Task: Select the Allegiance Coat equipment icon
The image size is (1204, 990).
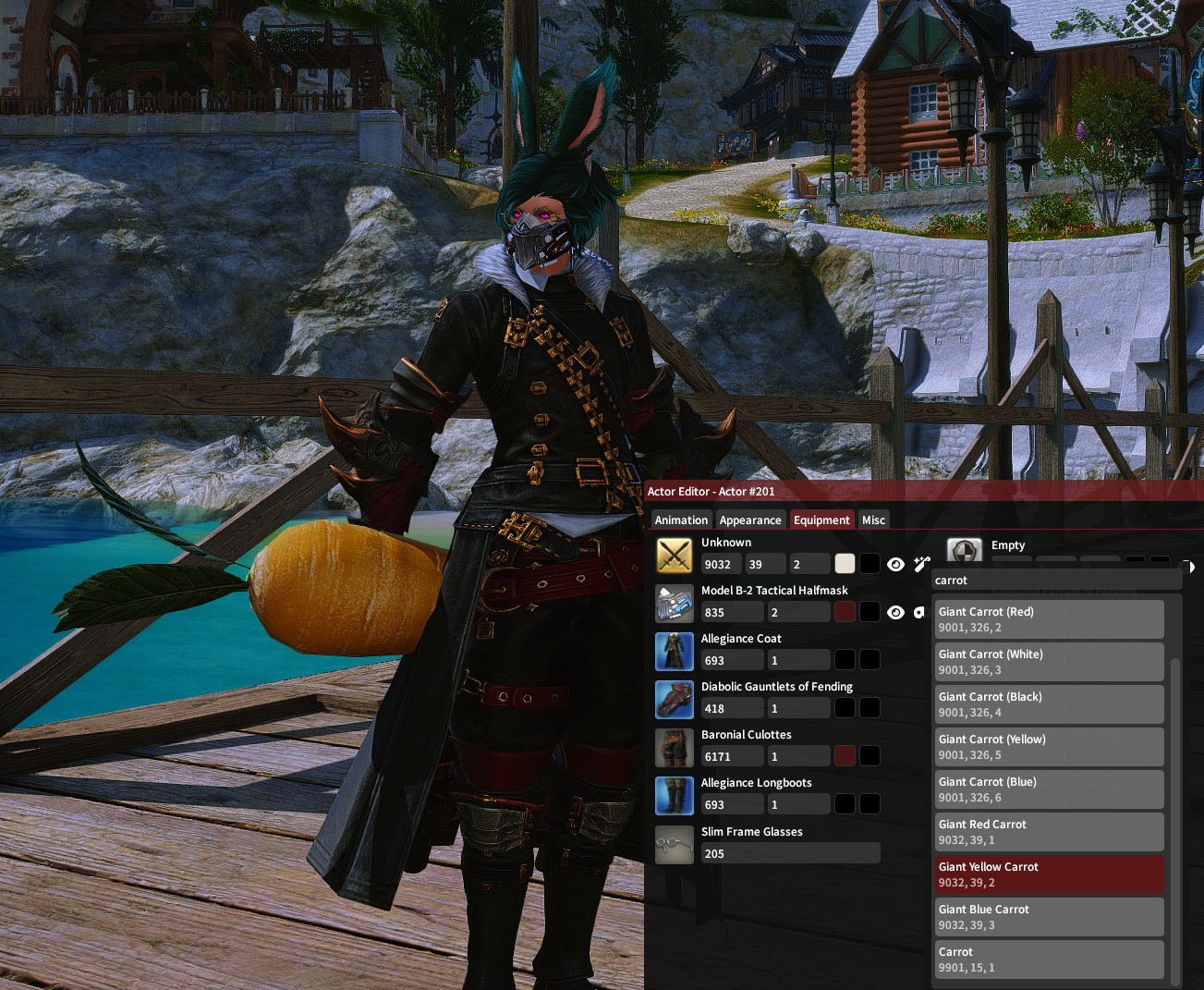Action: click(675, 652)
